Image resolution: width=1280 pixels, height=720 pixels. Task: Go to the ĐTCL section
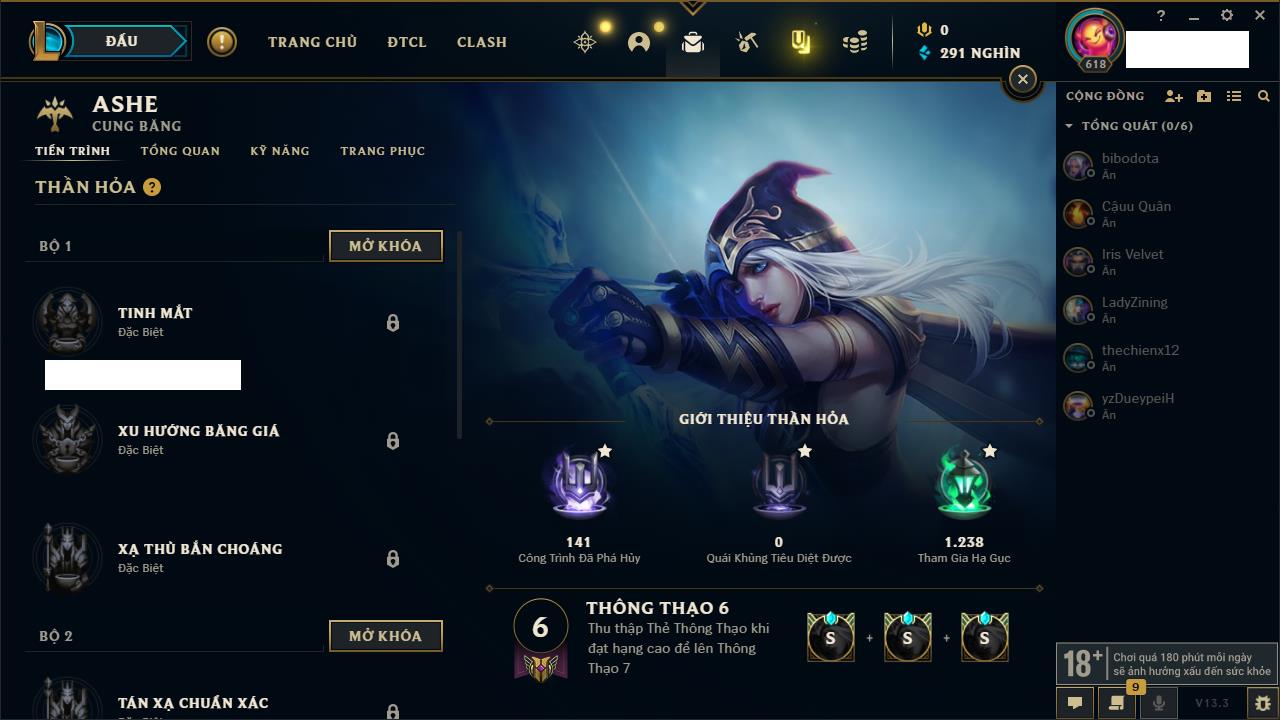(x=407, y=42)
